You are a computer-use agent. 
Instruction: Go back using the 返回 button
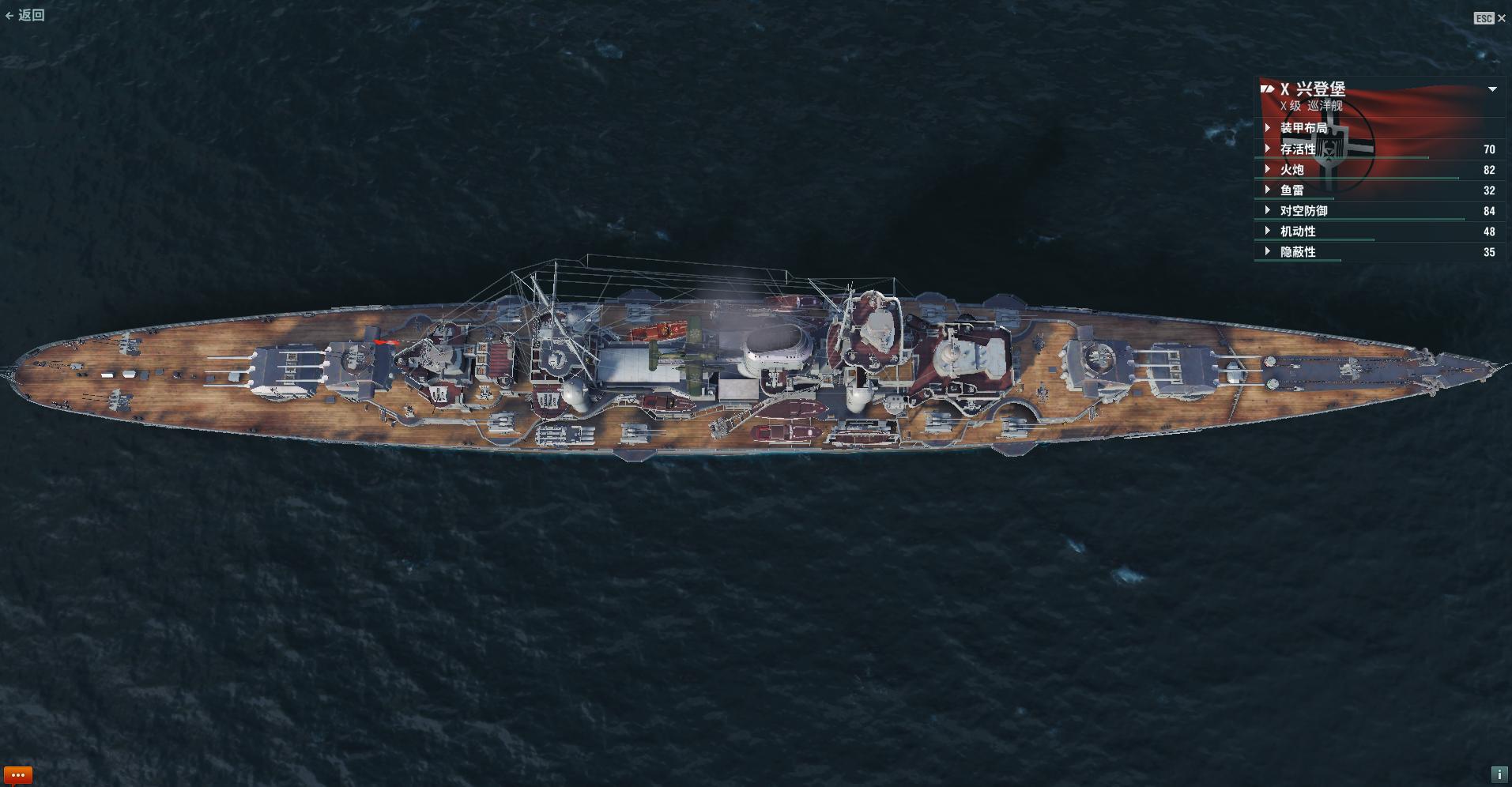(x=25, y=15)
